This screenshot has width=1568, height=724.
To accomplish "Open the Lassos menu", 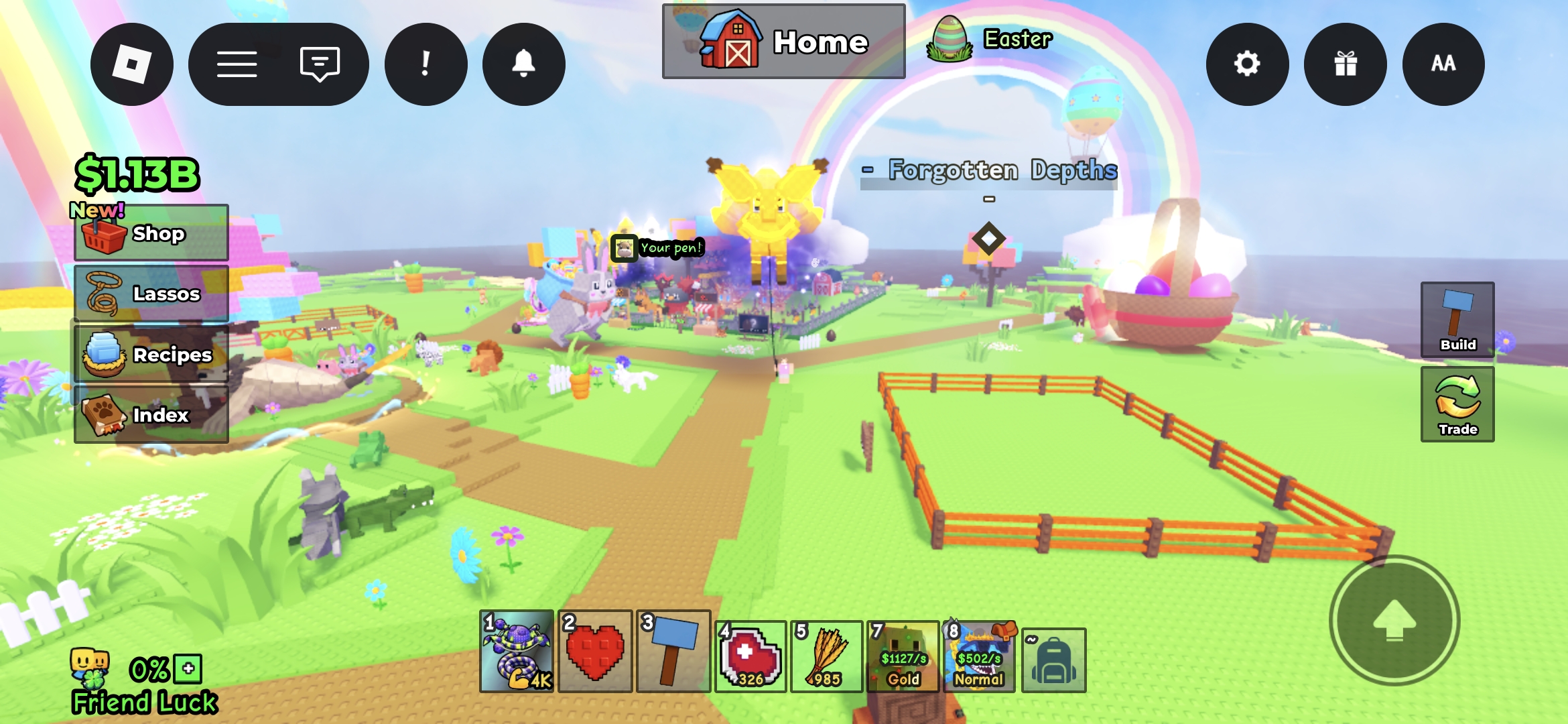I will [x=151, y=294].
